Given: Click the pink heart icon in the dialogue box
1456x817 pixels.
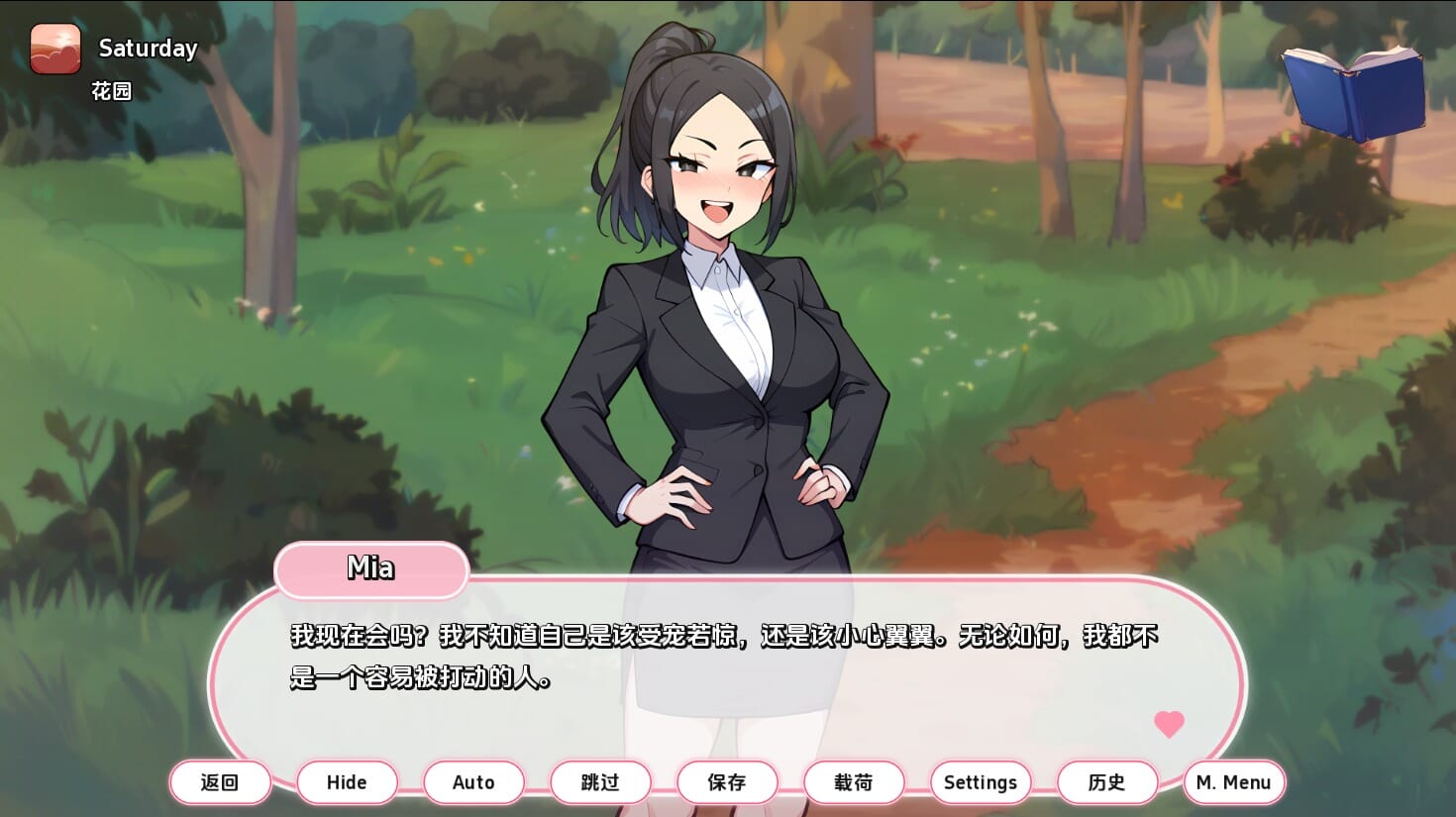Looking at the screenshot, I should [x=1169, y=724].
